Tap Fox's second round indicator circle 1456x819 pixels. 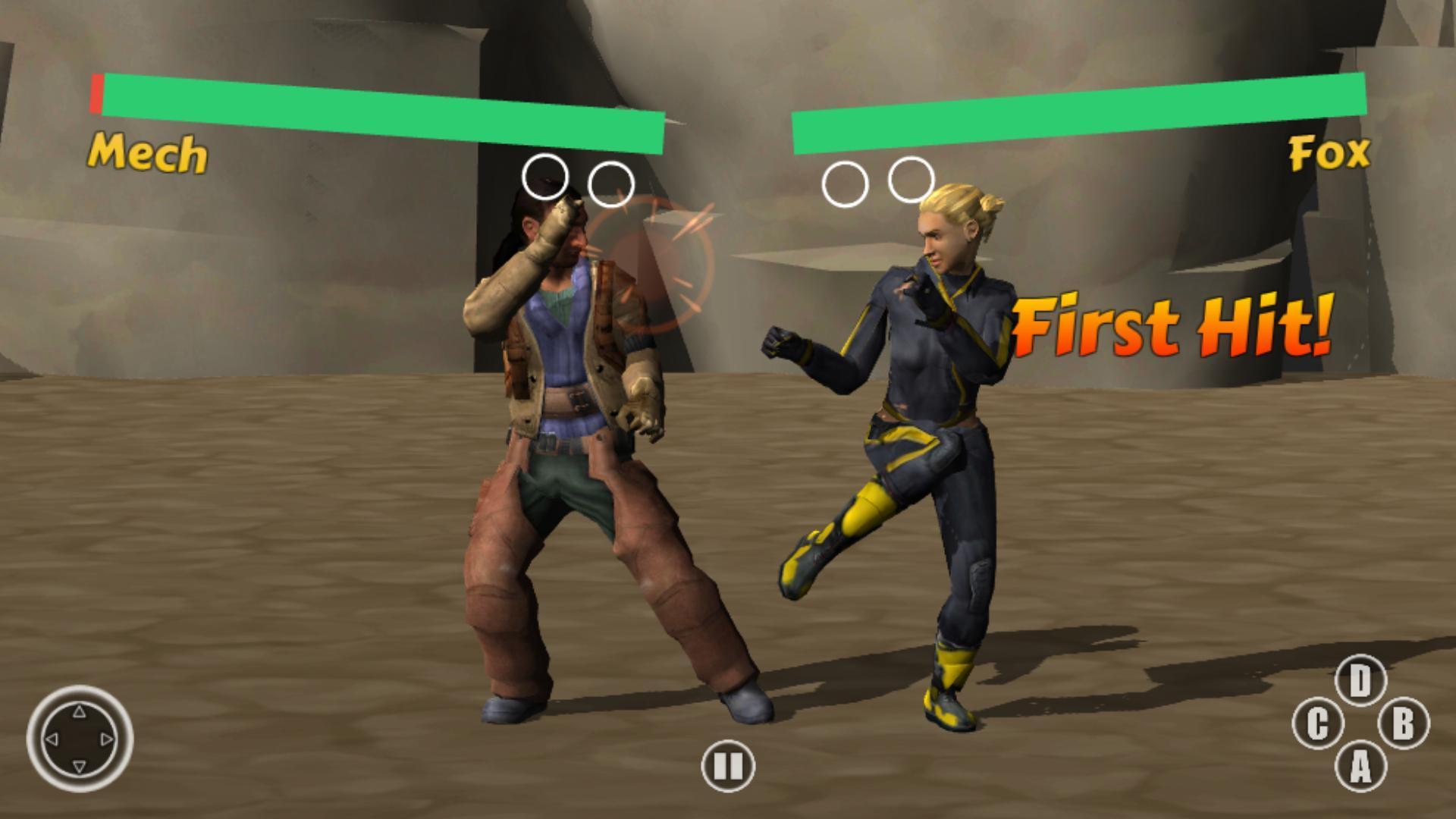click(912, 180)
